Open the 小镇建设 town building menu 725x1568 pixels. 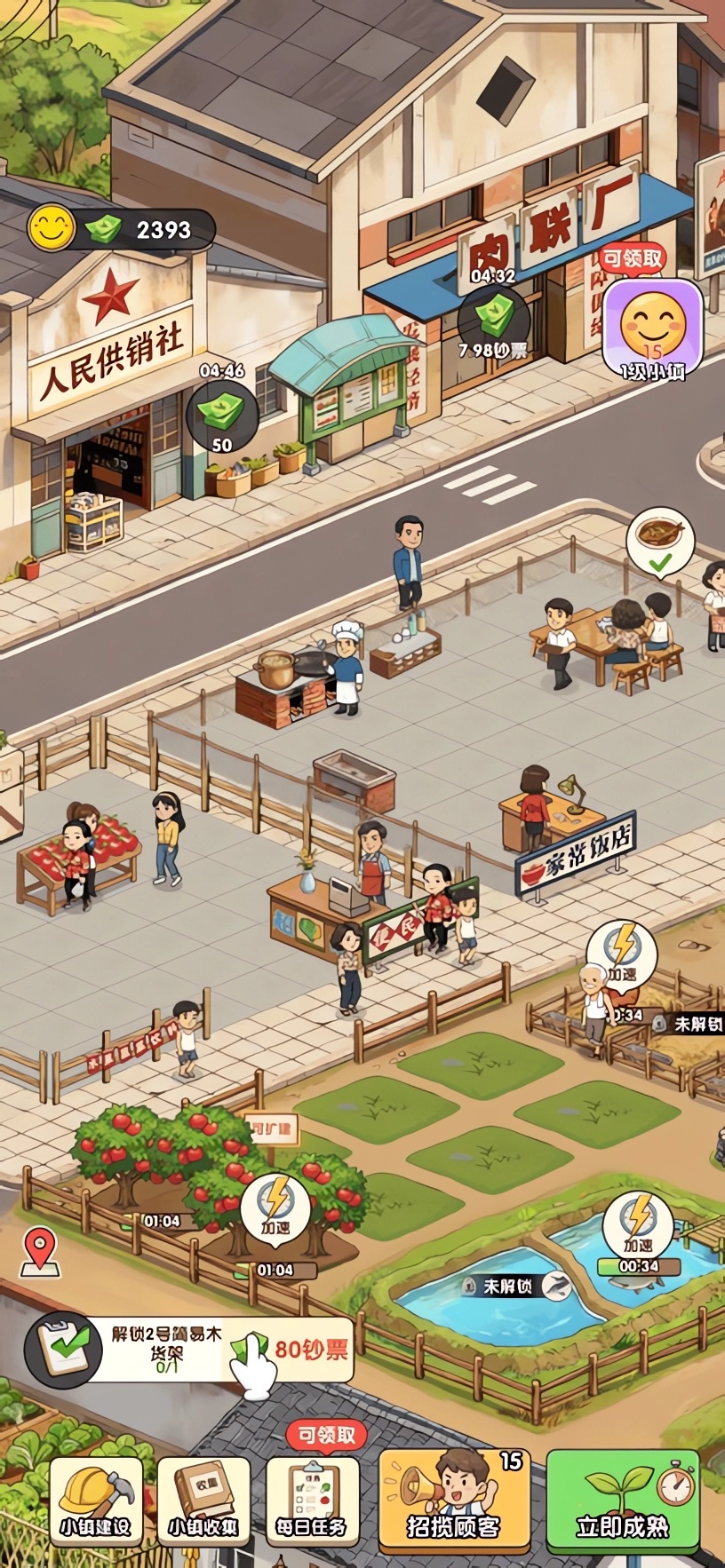point(96,1501)
